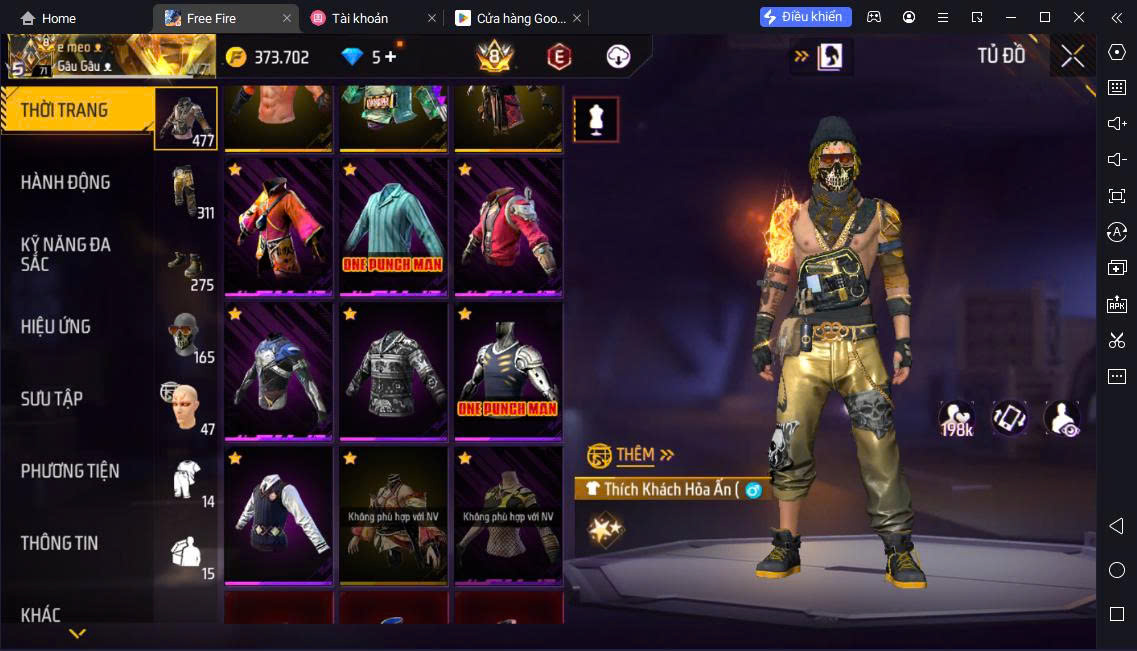Click the Điều khiển emulator button
Screen dimensions: 1137x651
805,17
